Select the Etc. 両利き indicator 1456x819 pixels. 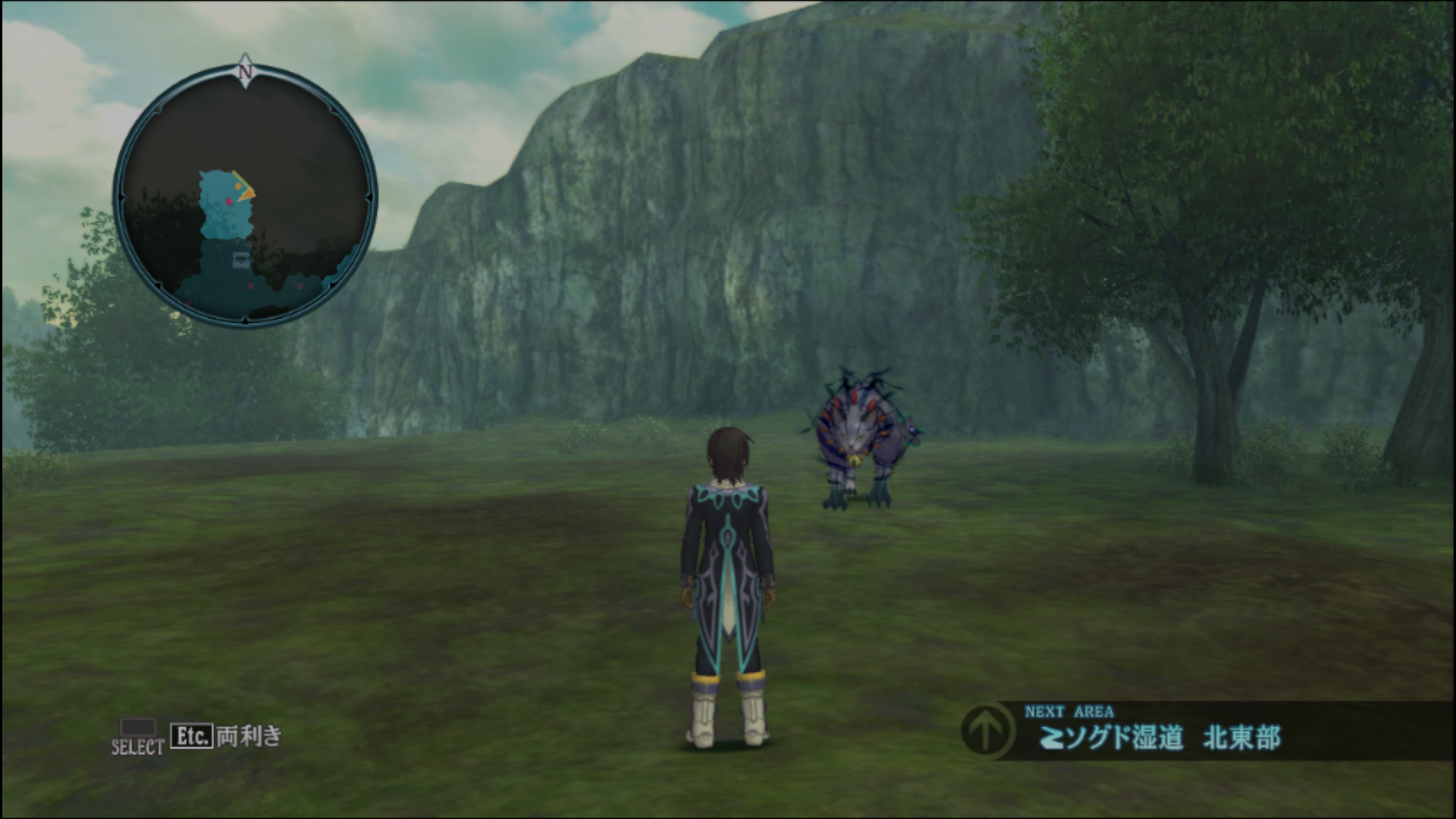coord(226,736)
